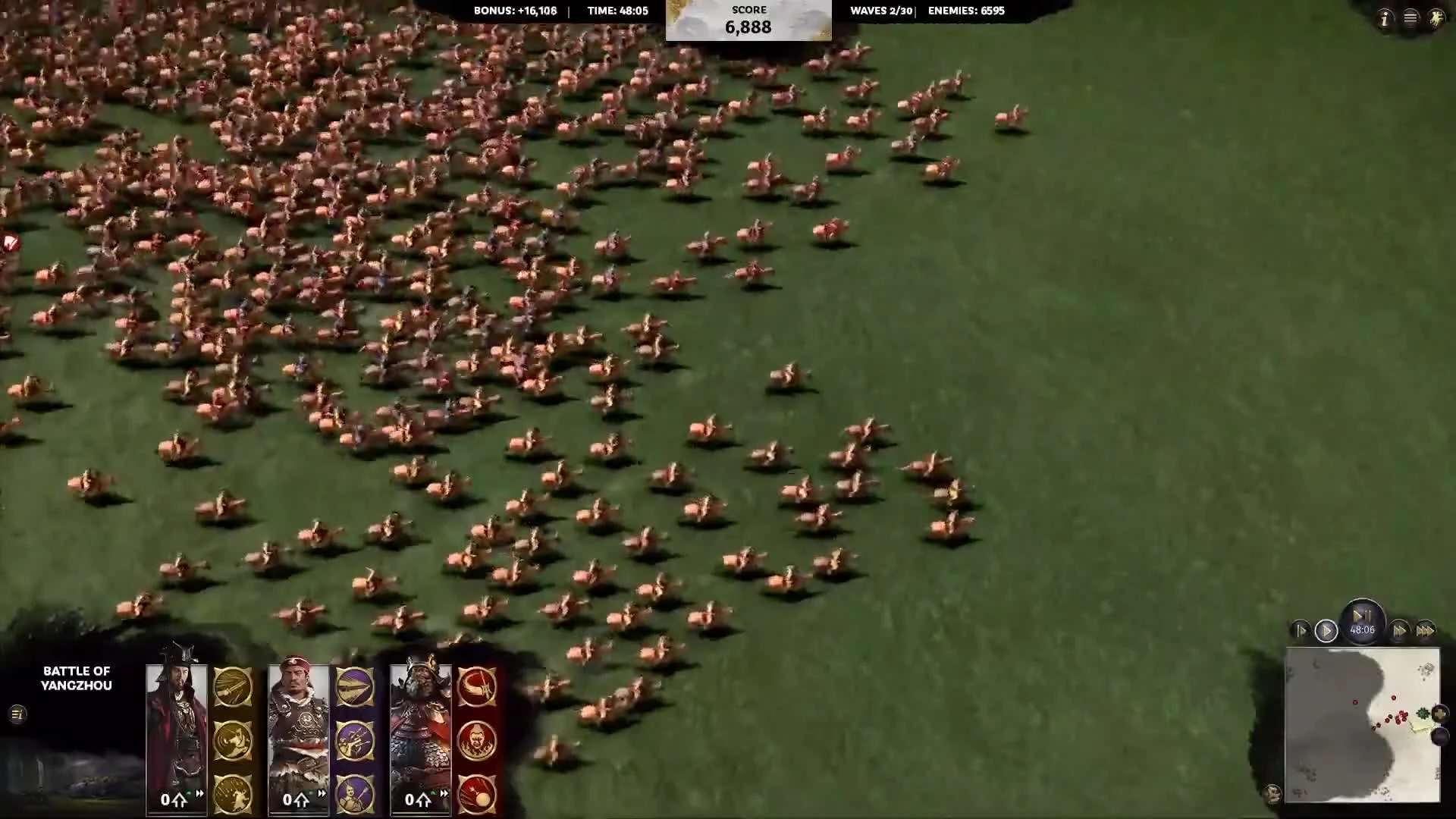This screenshot has height=819, width=1456.
Task: Open the game menu with the hamburger icon
Action: click(1409, 17)
